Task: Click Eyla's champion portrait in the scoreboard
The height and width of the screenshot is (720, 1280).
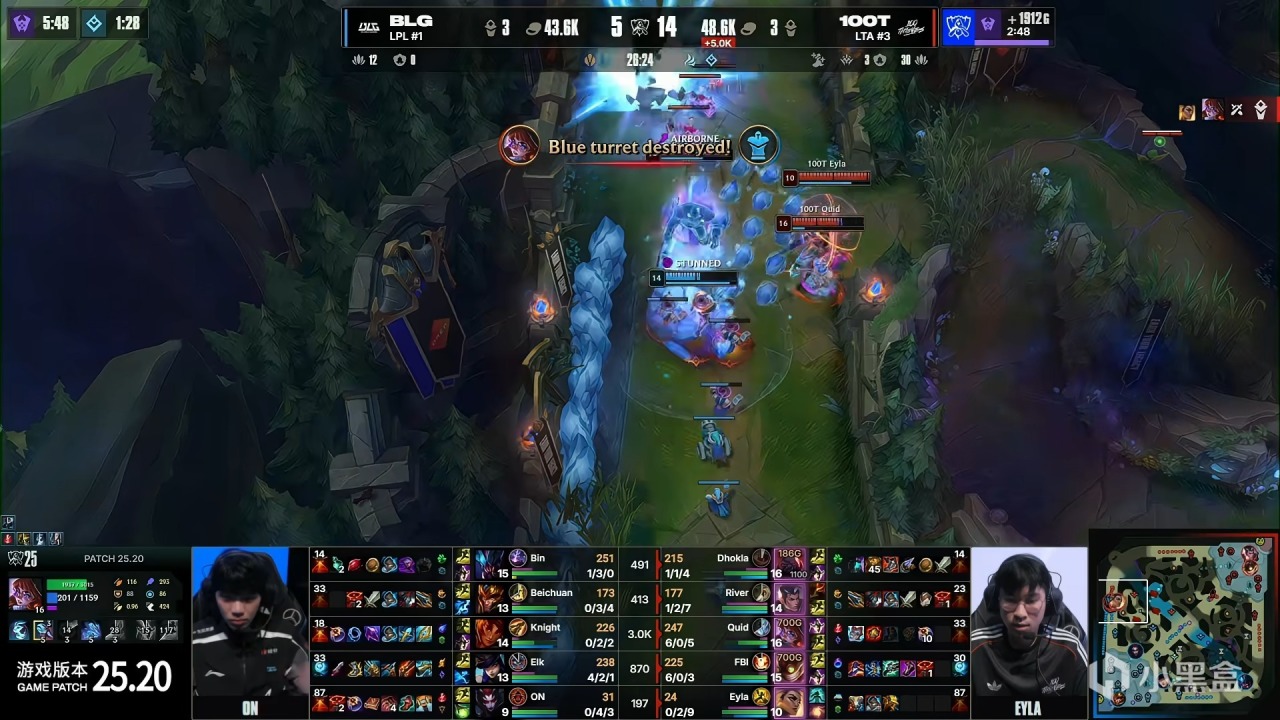Action: pyautogui.click(x=790, y=702)
